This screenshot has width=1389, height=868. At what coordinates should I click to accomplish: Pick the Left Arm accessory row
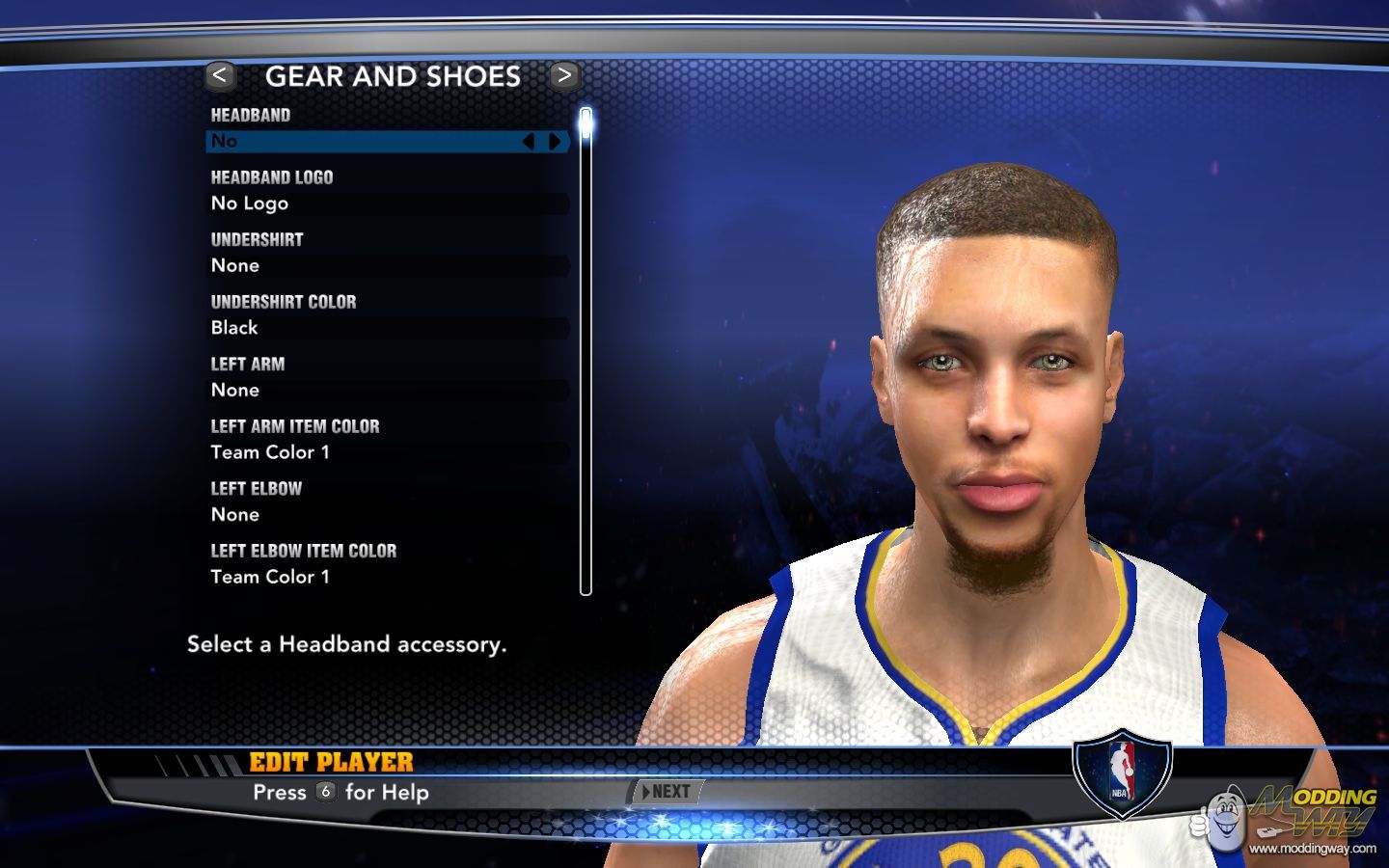388,390
